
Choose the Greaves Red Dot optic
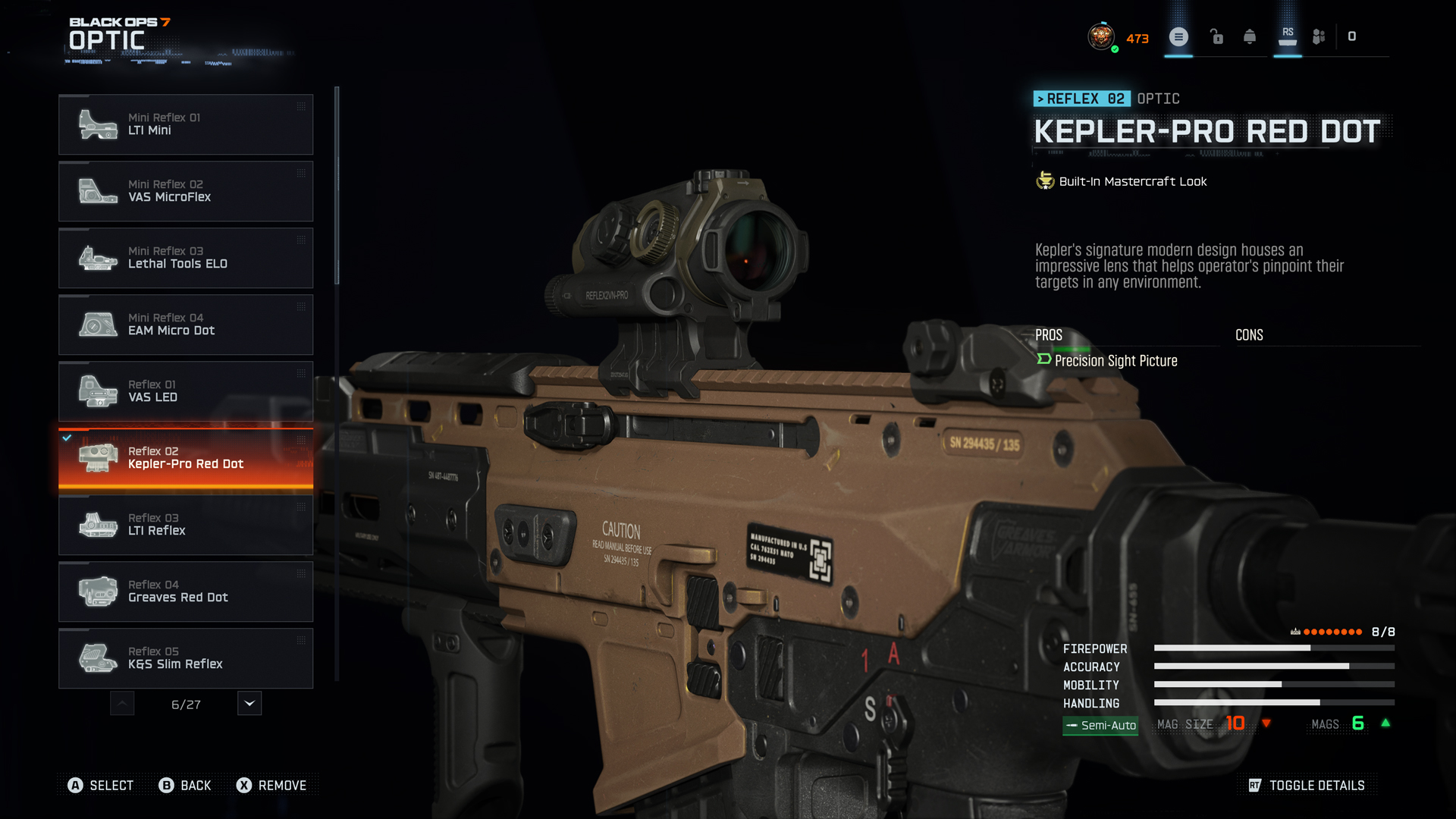tap(186, 591)
